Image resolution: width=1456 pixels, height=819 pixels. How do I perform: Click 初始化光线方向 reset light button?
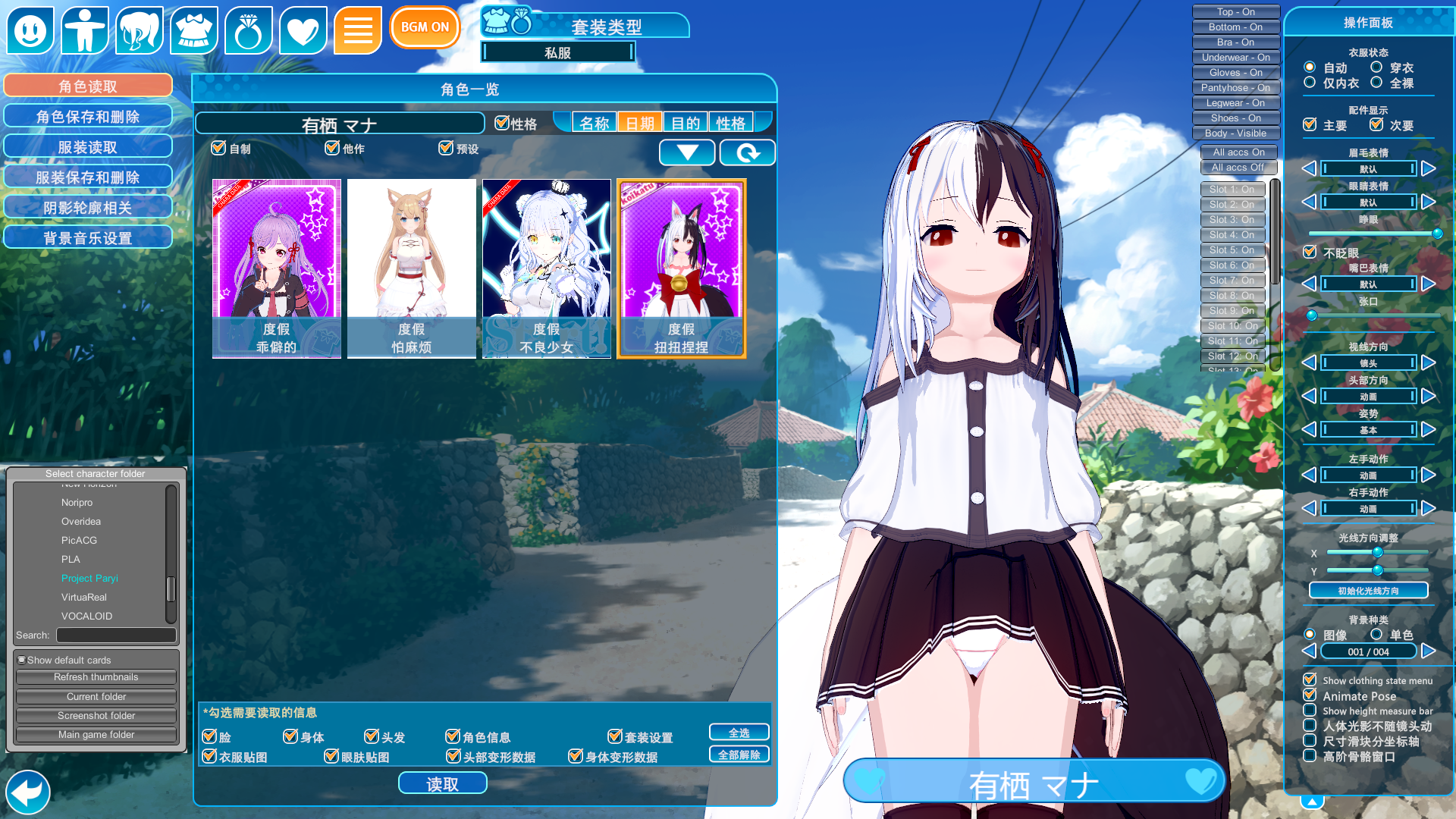coord(1368,591)
